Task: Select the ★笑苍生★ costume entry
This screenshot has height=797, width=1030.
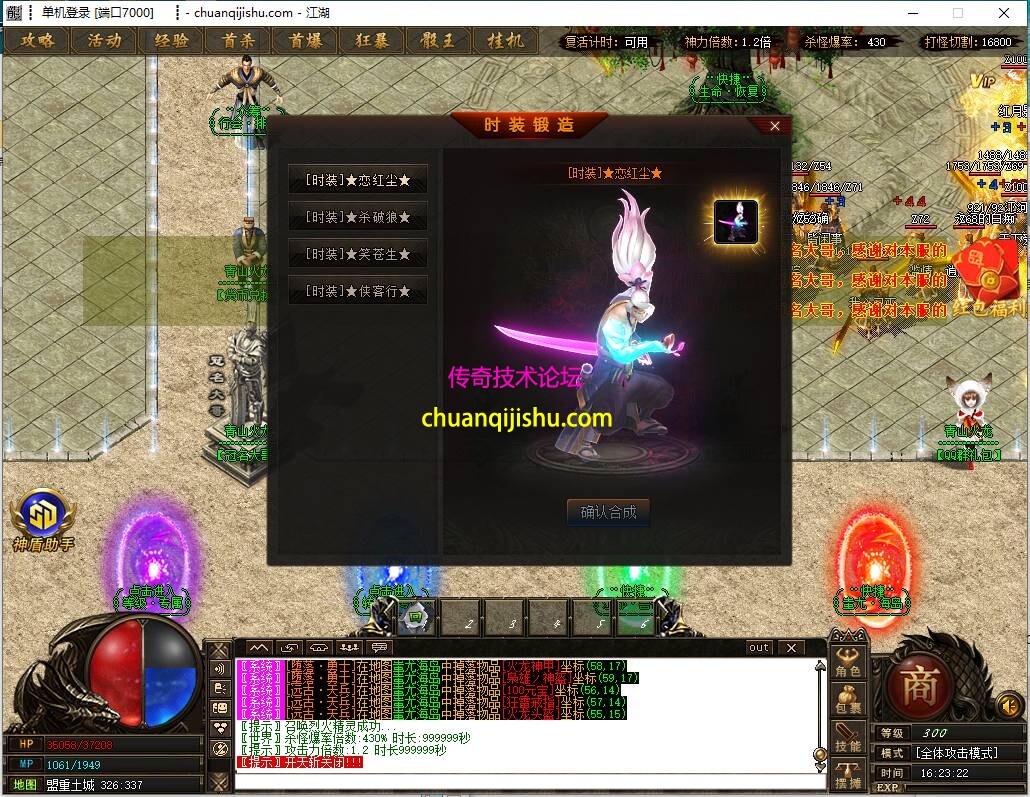Action: coord(358,254)
